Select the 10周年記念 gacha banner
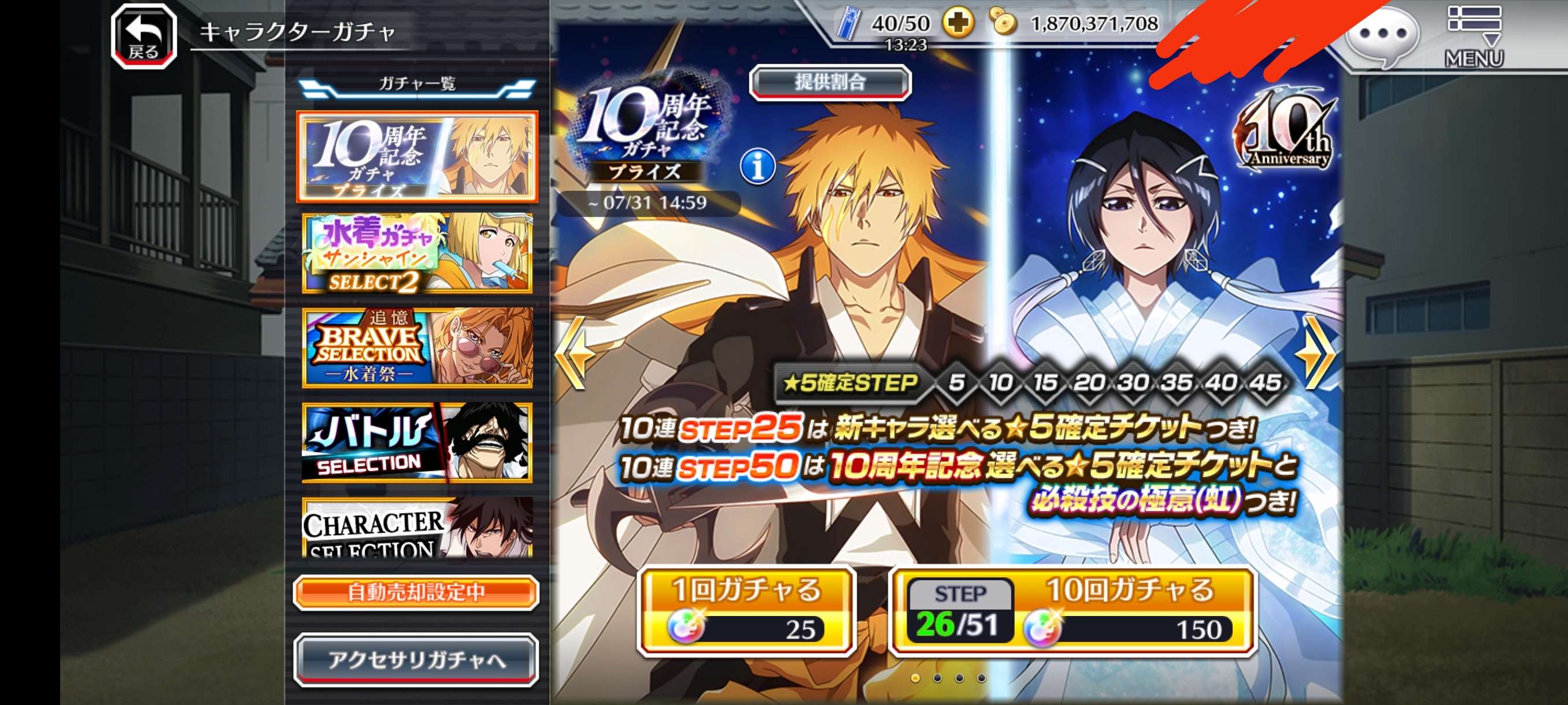 417,157
